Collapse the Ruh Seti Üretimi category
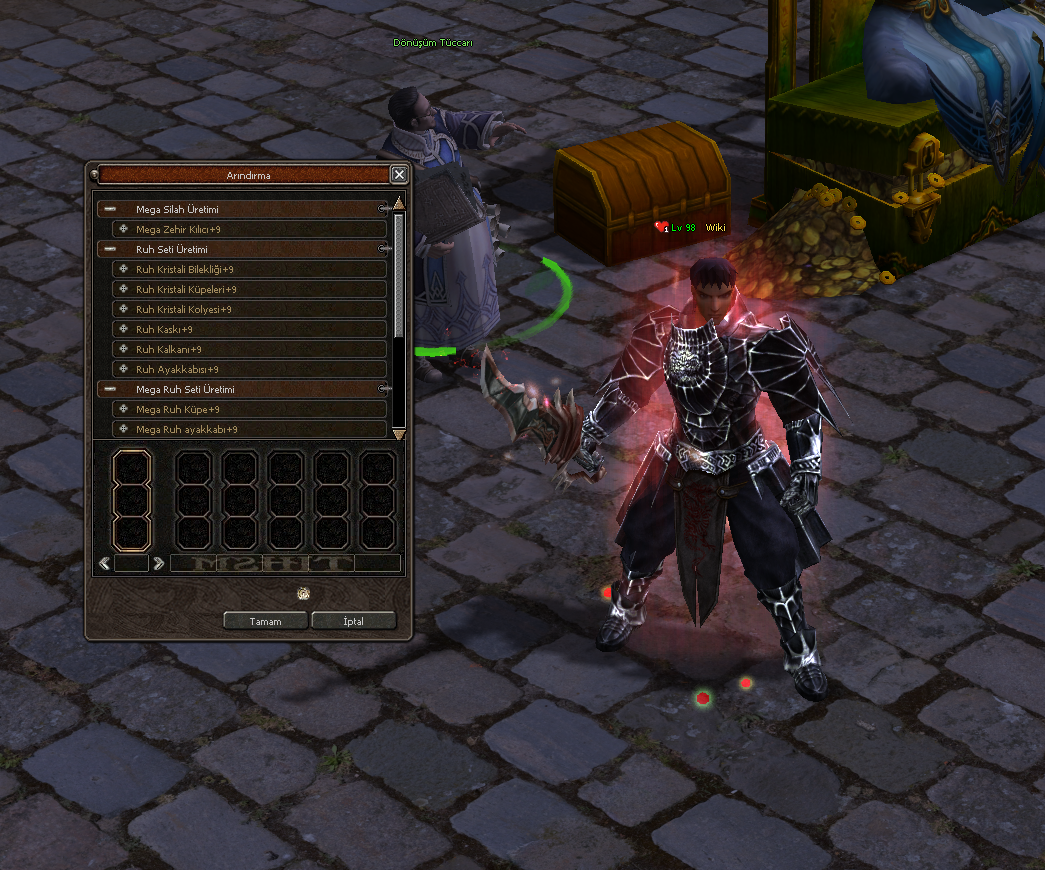The width and height of the screenshot is (1045, 870). (x=110, y=249)
